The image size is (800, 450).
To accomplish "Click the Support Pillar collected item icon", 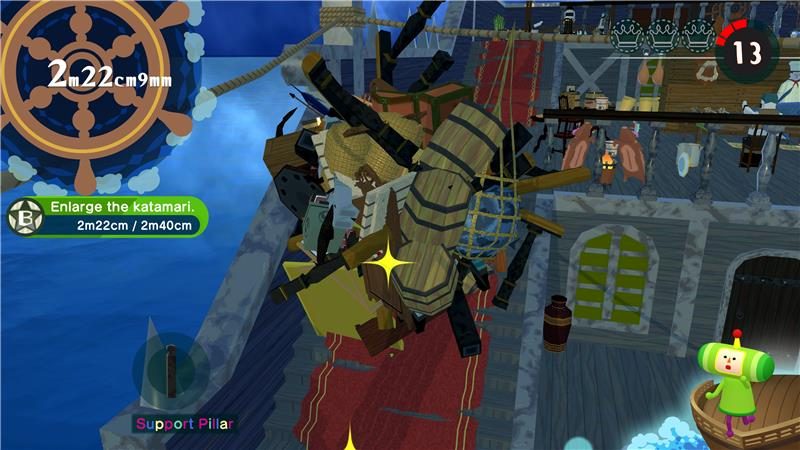I will click(x=171, y=370).
